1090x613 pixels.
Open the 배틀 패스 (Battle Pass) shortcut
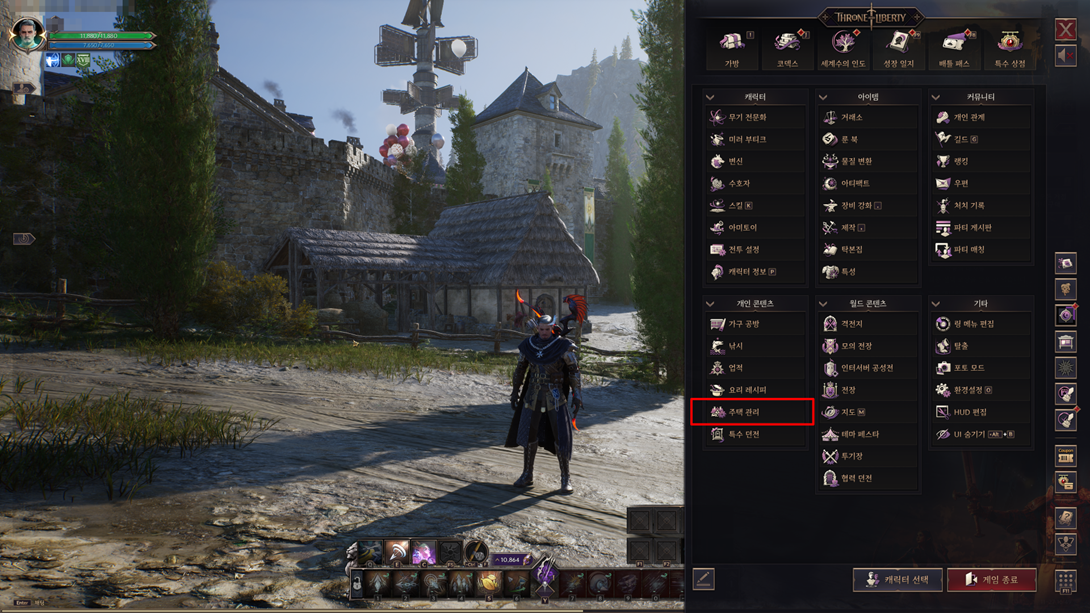[954, 46]
